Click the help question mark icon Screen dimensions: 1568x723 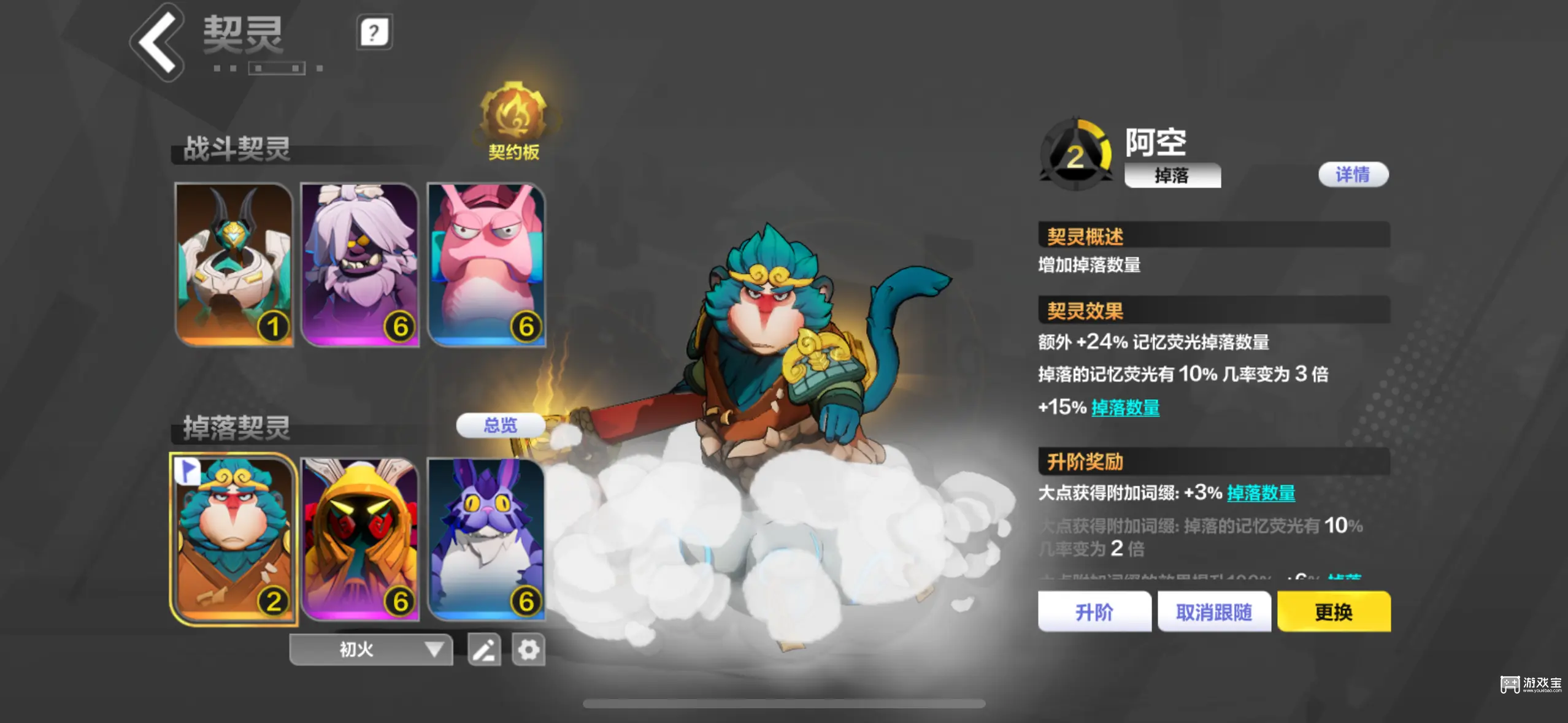[373, 33]
